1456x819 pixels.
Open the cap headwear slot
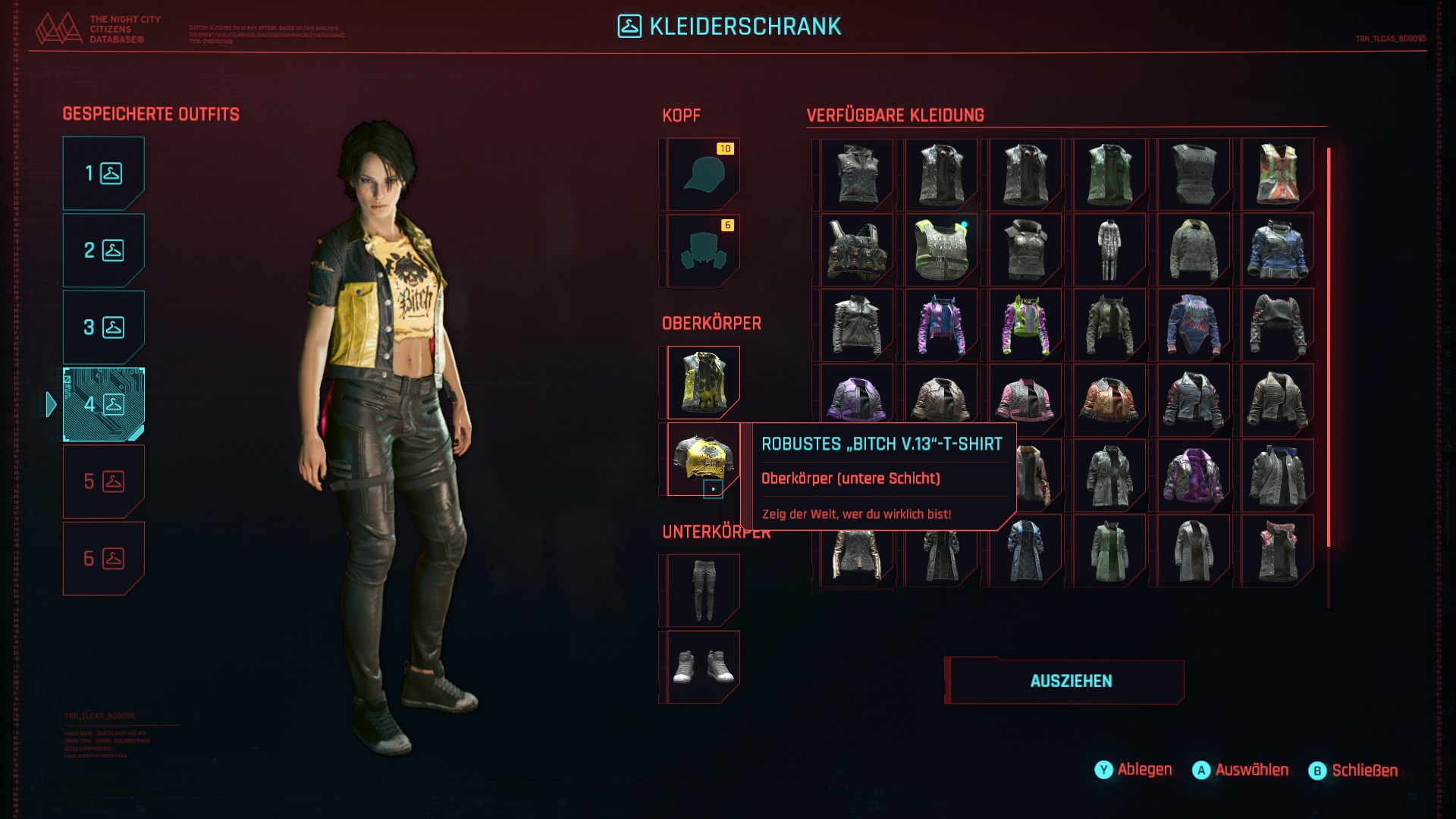pyautogui.click(x=702, y=174)
